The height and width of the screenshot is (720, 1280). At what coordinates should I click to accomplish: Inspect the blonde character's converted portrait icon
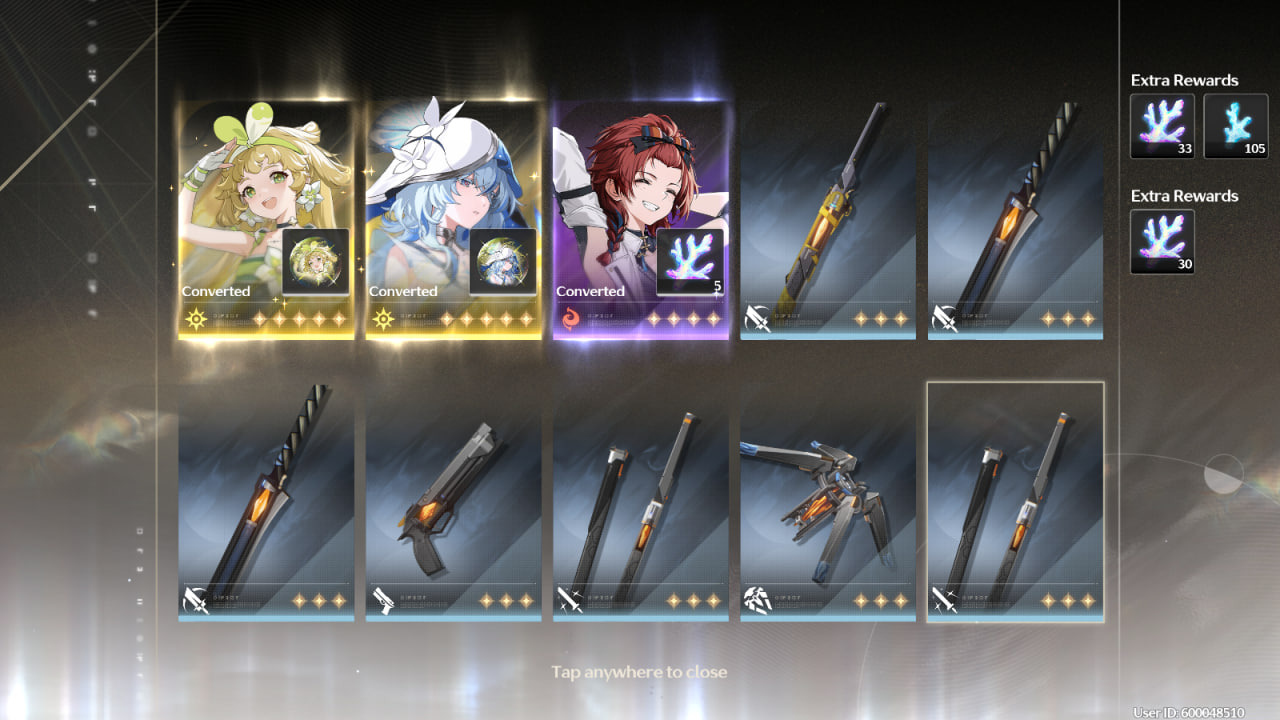[x=316, y=262]
